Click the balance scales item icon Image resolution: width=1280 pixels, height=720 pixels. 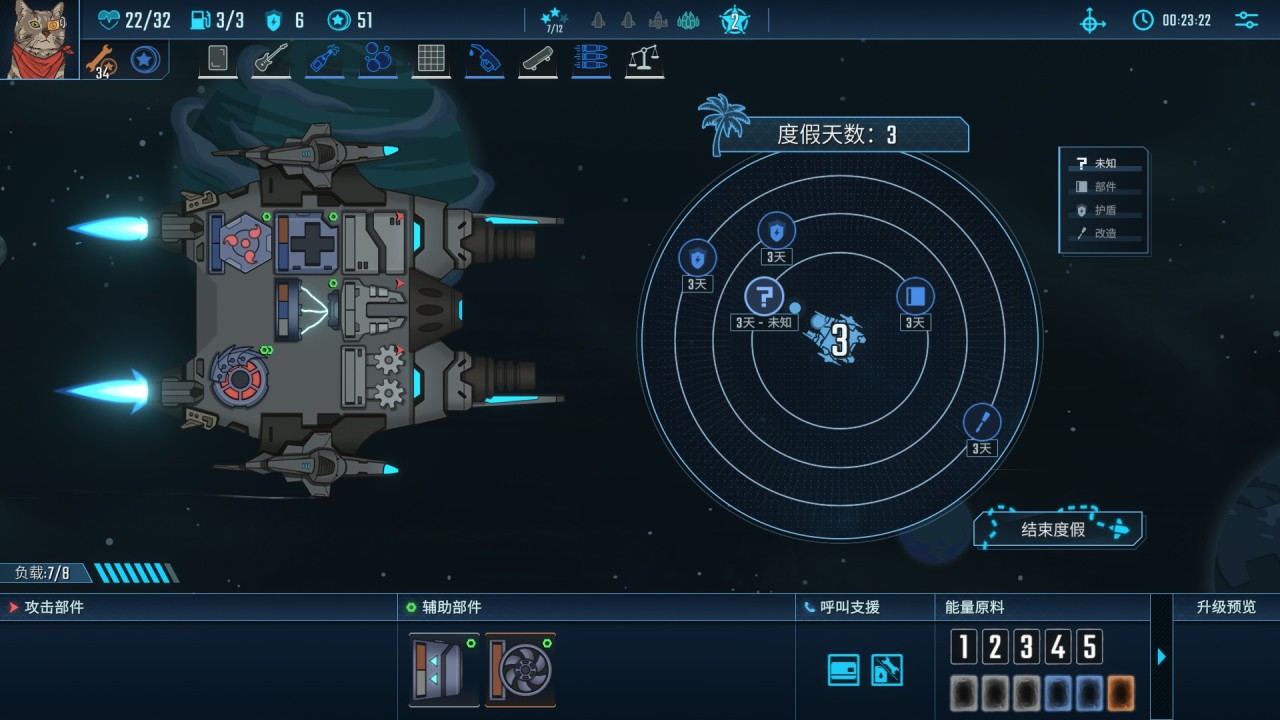pyautogui.click(x=645, y=59)
